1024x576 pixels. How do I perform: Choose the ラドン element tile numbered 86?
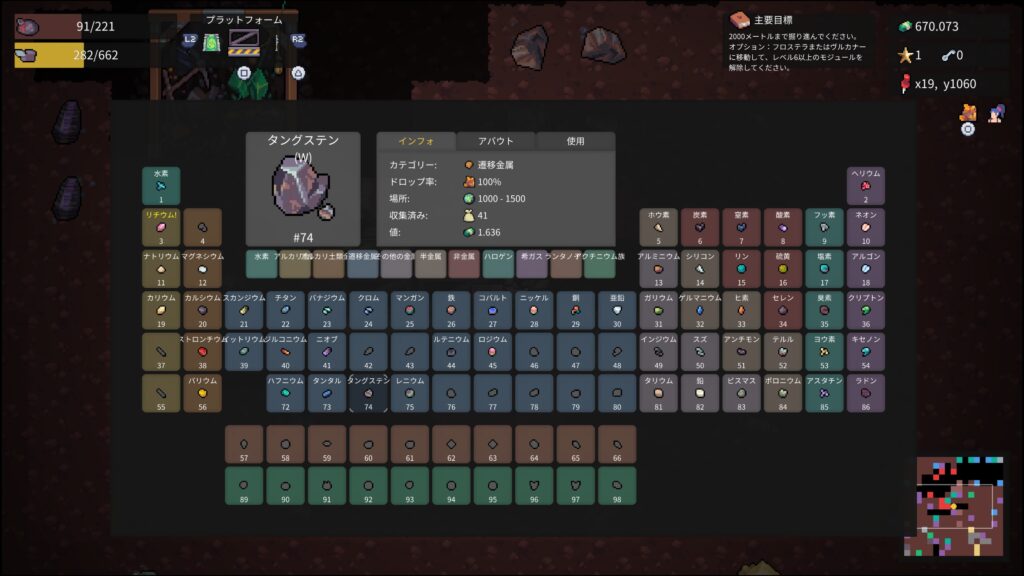866,394
